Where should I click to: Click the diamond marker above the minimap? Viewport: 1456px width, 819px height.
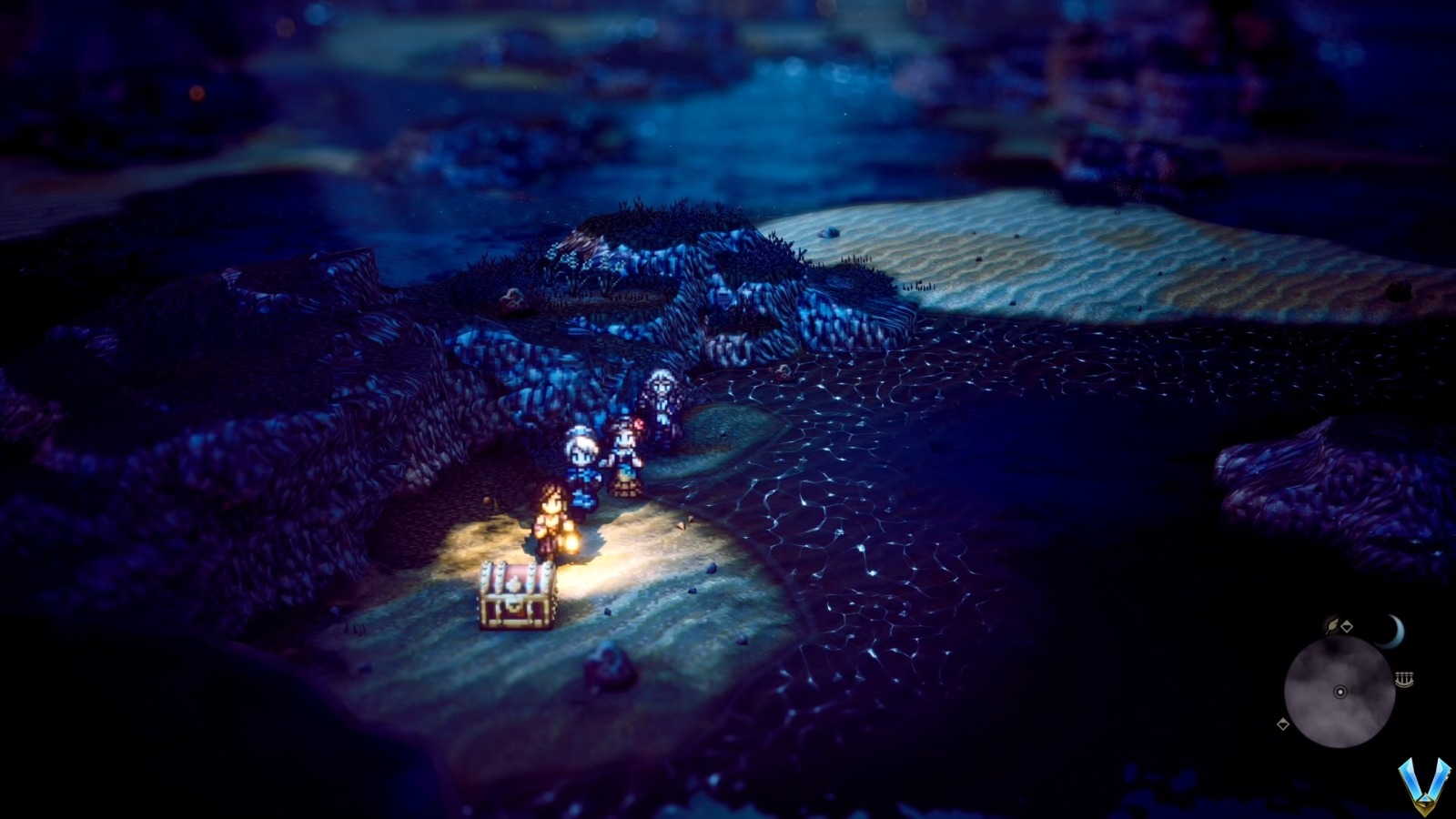pos(1347,625)
